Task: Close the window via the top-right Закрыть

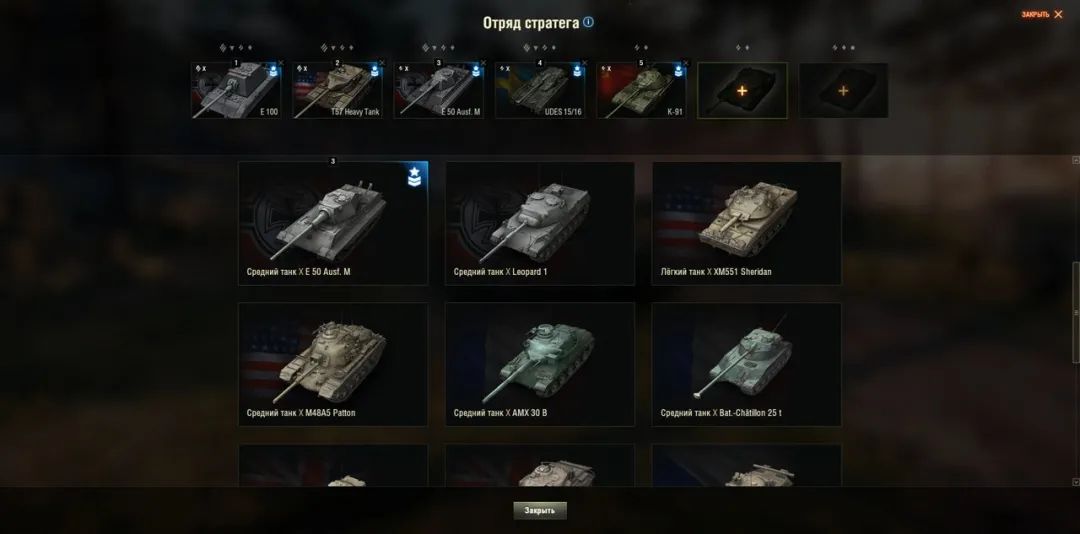Action: pyautogui.click(x=1041, y=15)
